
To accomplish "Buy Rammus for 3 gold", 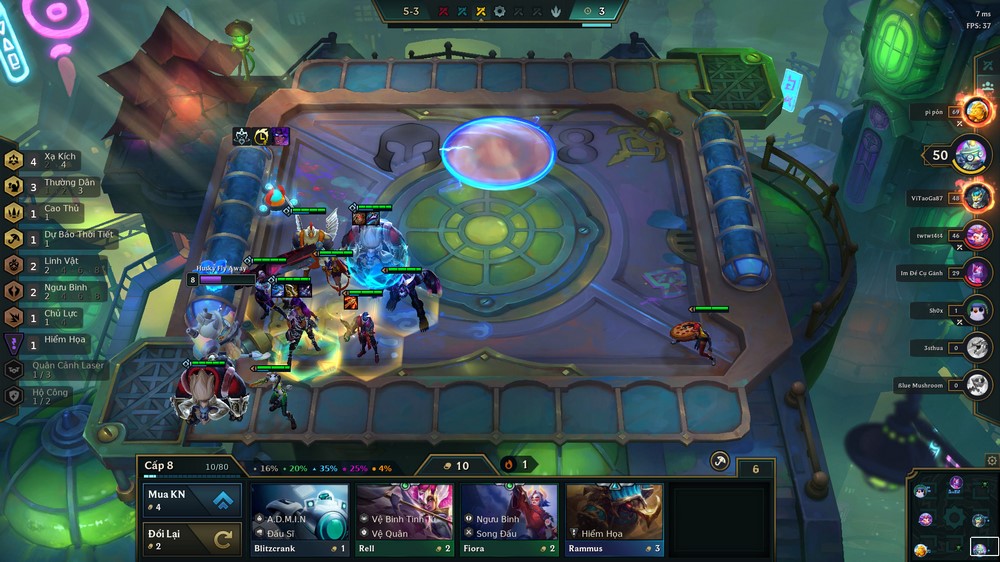I will (x=614, y=519).
